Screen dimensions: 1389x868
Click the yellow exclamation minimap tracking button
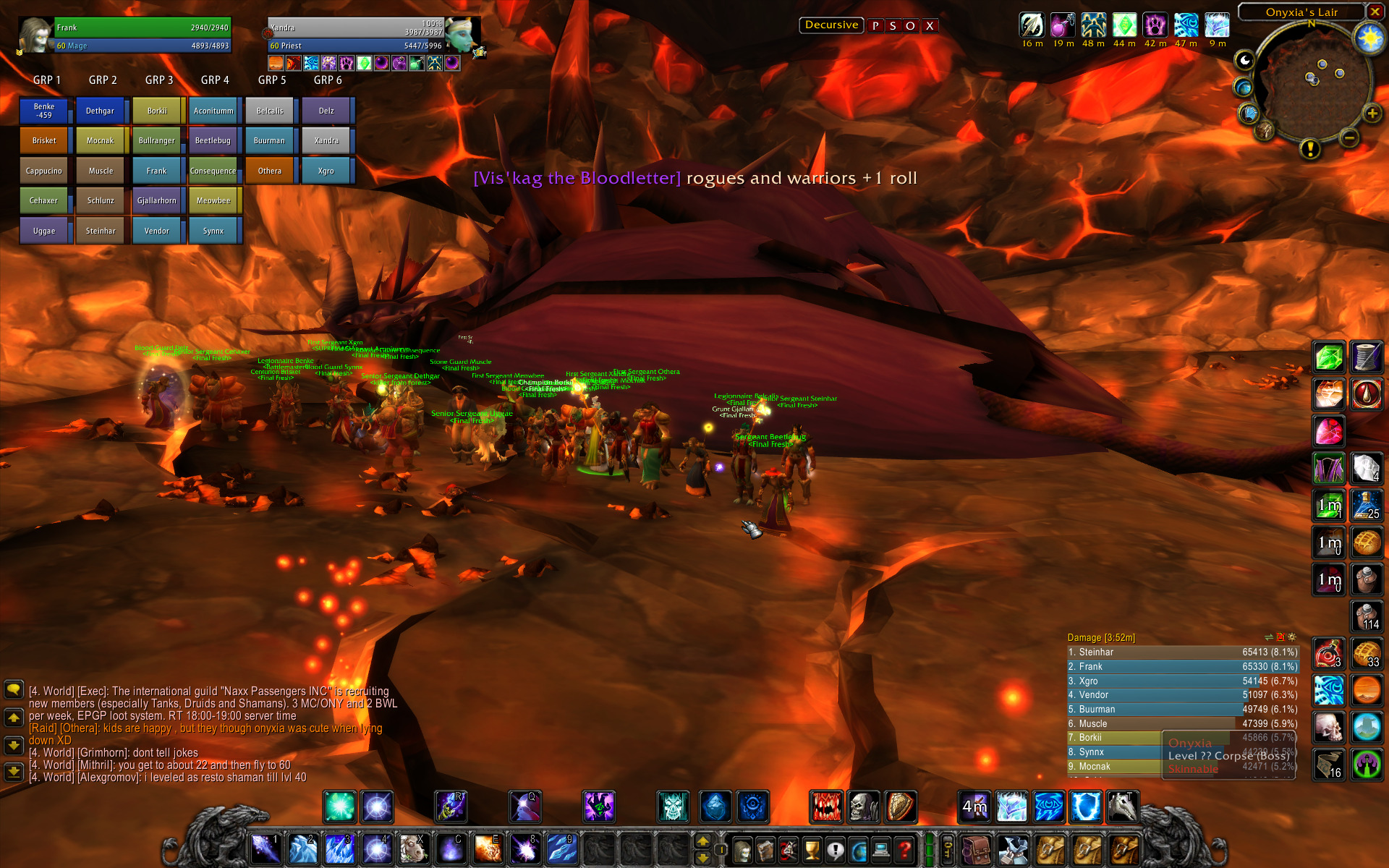[1309, 149]
